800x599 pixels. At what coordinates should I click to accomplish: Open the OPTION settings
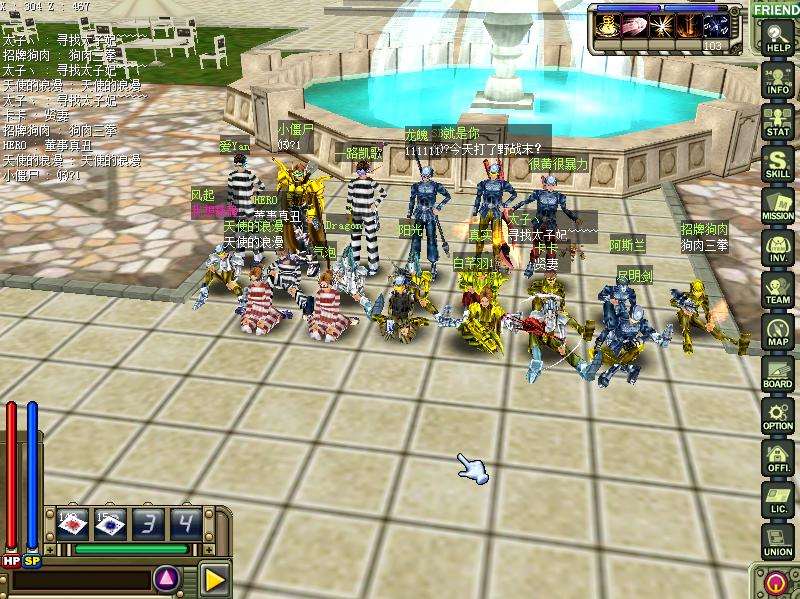coord(777,415)
